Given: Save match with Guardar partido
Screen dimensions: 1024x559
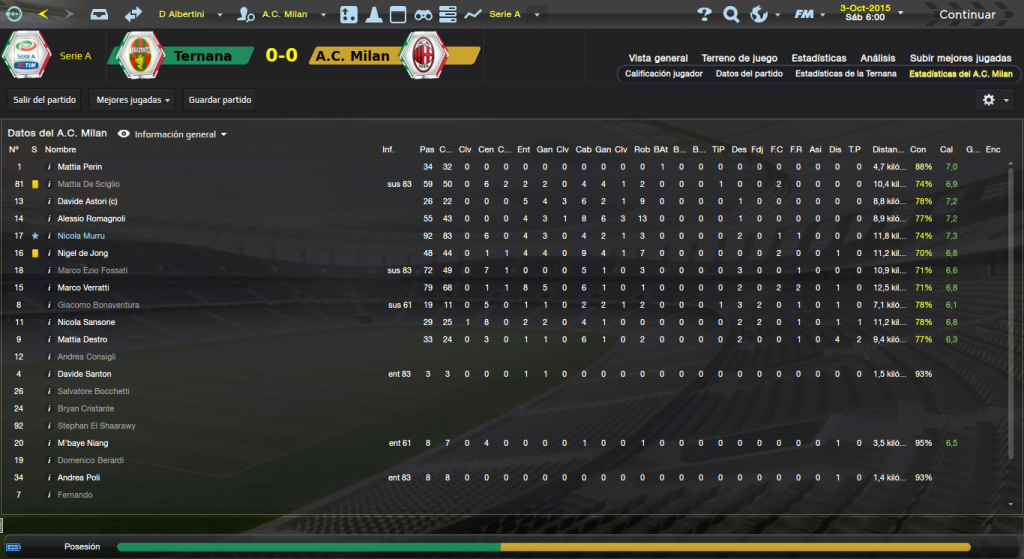Looking at the screenshot, I should [220, 100].
